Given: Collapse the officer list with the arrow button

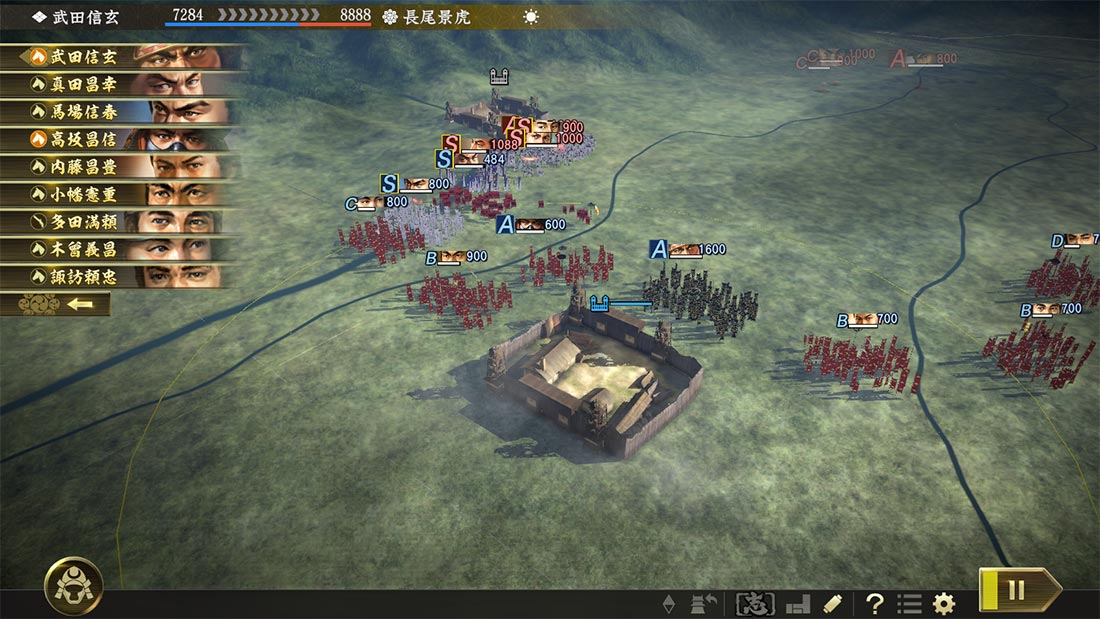Looking at the screenshot, I should 56,304.
